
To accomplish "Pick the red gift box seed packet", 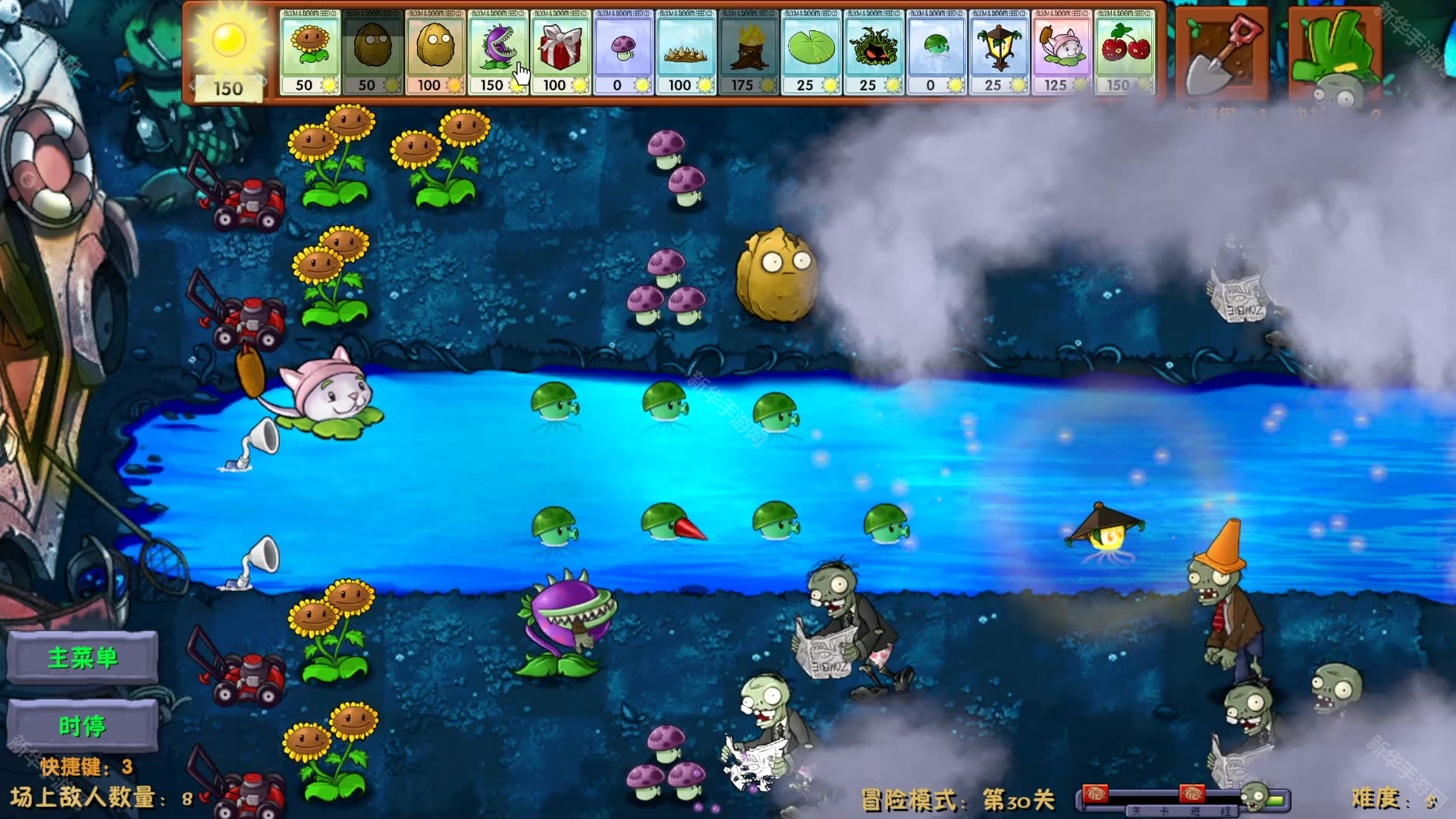I will point(560,52).
